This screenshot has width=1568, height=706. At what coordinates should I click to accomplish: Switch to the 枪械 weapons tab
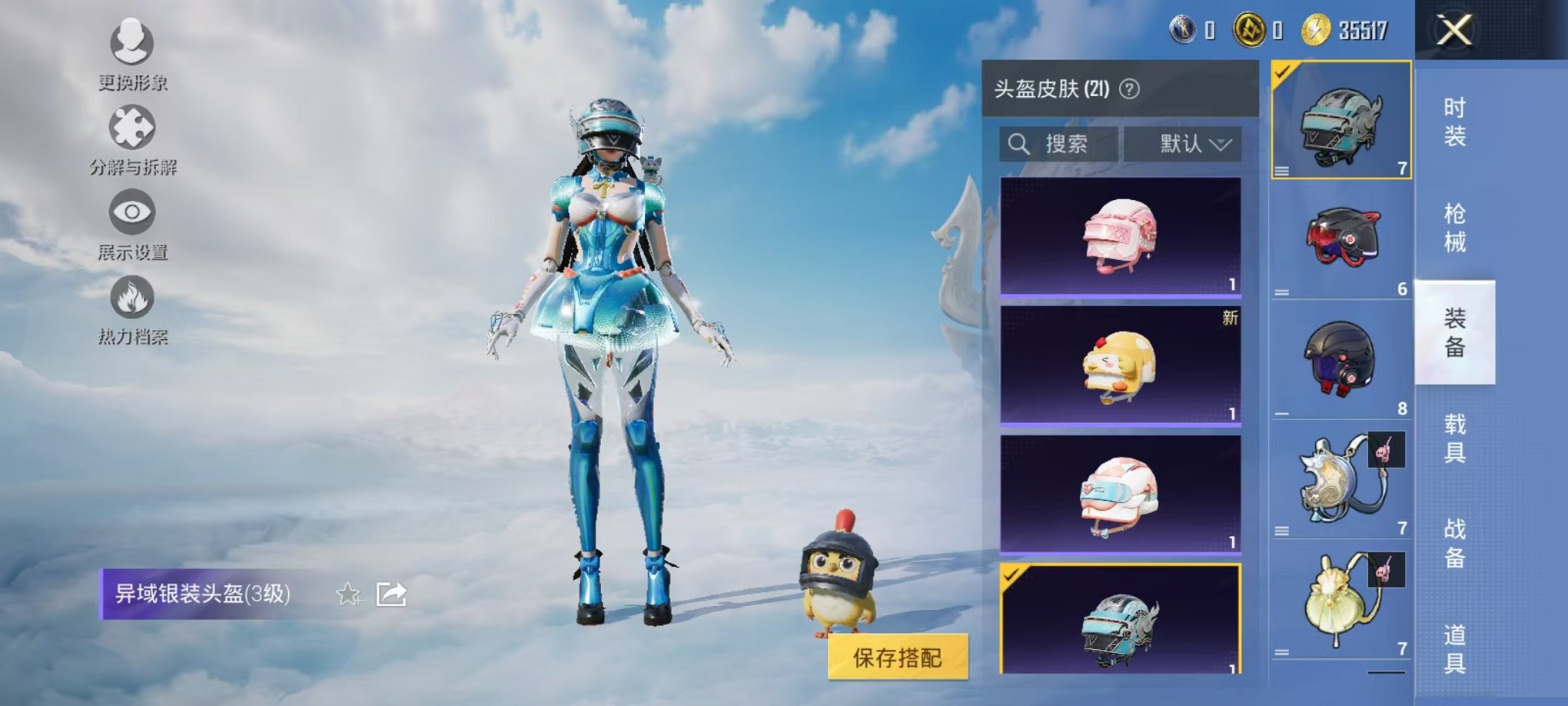click(x=1457, y=223)
